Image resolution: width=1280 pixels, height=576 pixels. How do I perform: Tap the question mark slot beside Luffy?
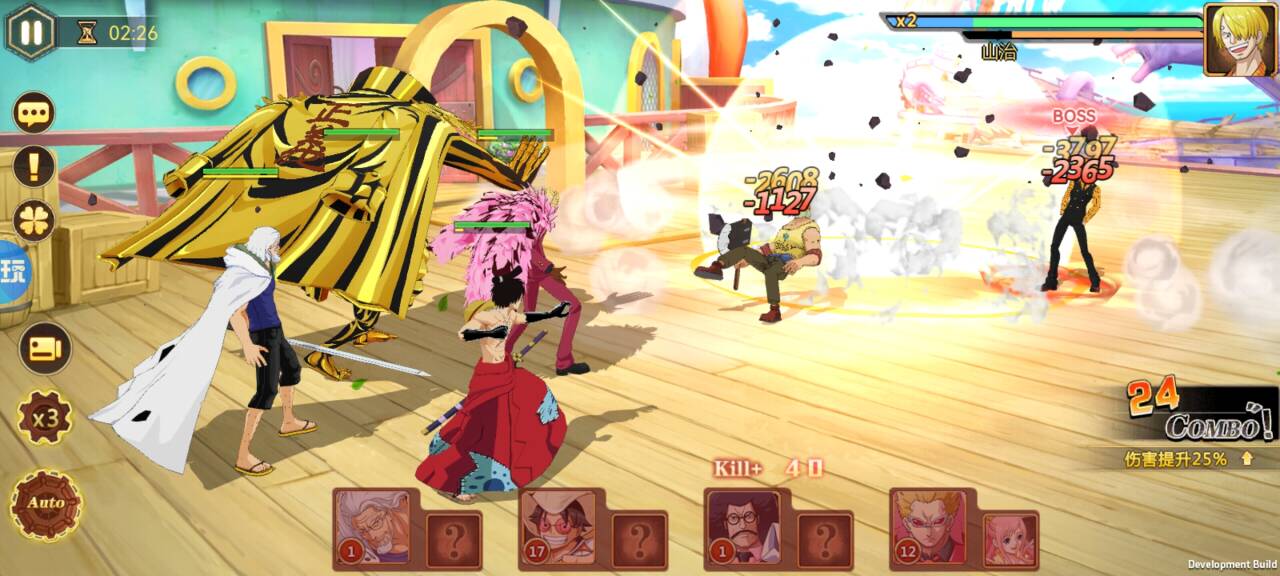(x=639, y=541)
